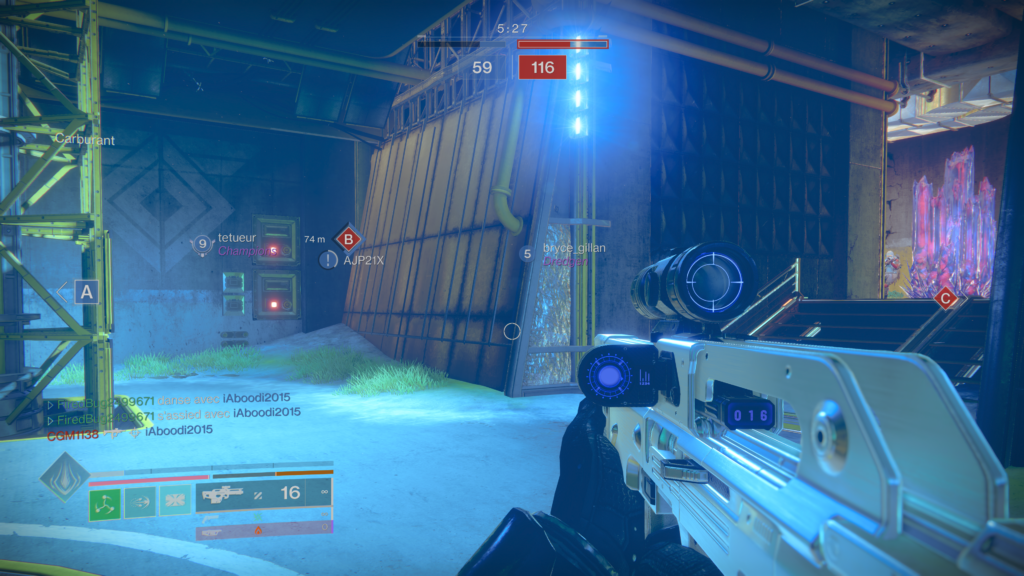
Task: Switch to the purple heavy weapon slot
Action: [264, 528]
